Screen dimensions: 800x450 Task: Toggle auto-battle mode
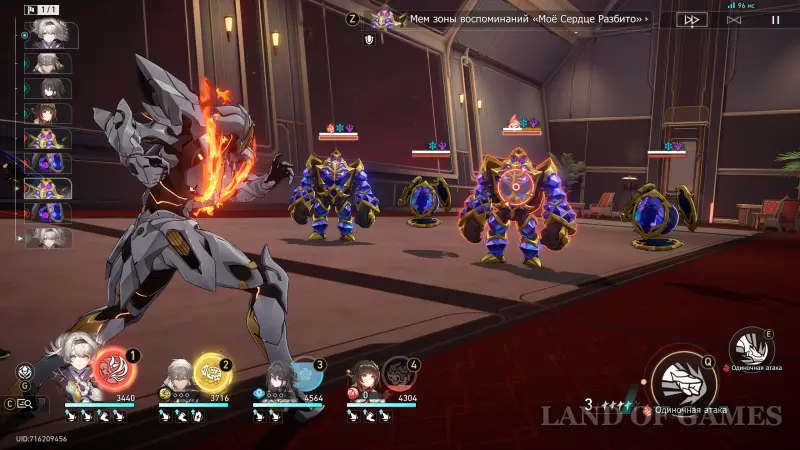(734, 19)
